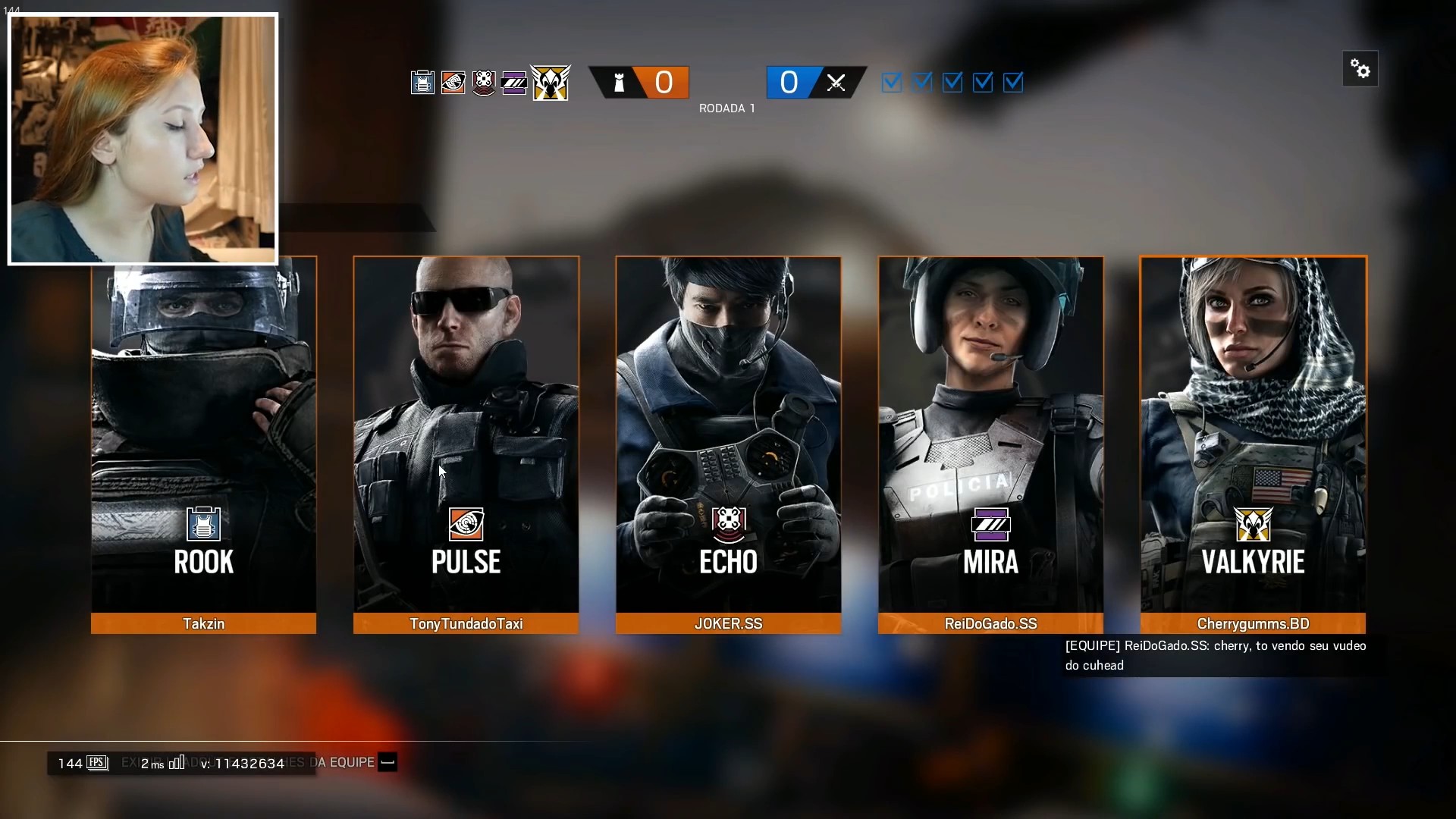This screenshot has height=819, width=1456.
Task: Select the highlighted Valkyrie roster icon
Action: tap(551, 82)
